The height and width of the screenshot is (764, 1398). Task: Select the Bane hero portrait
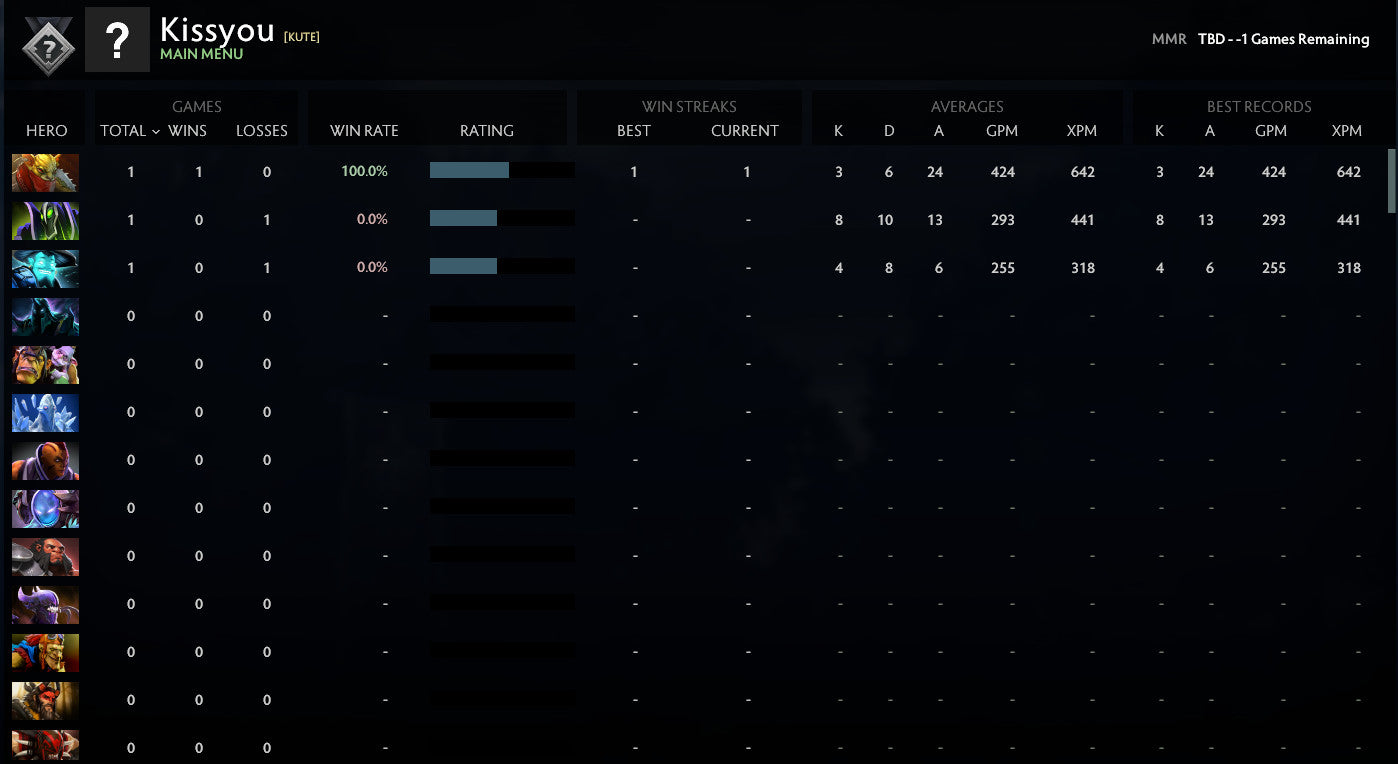click(x=45, y=604)
